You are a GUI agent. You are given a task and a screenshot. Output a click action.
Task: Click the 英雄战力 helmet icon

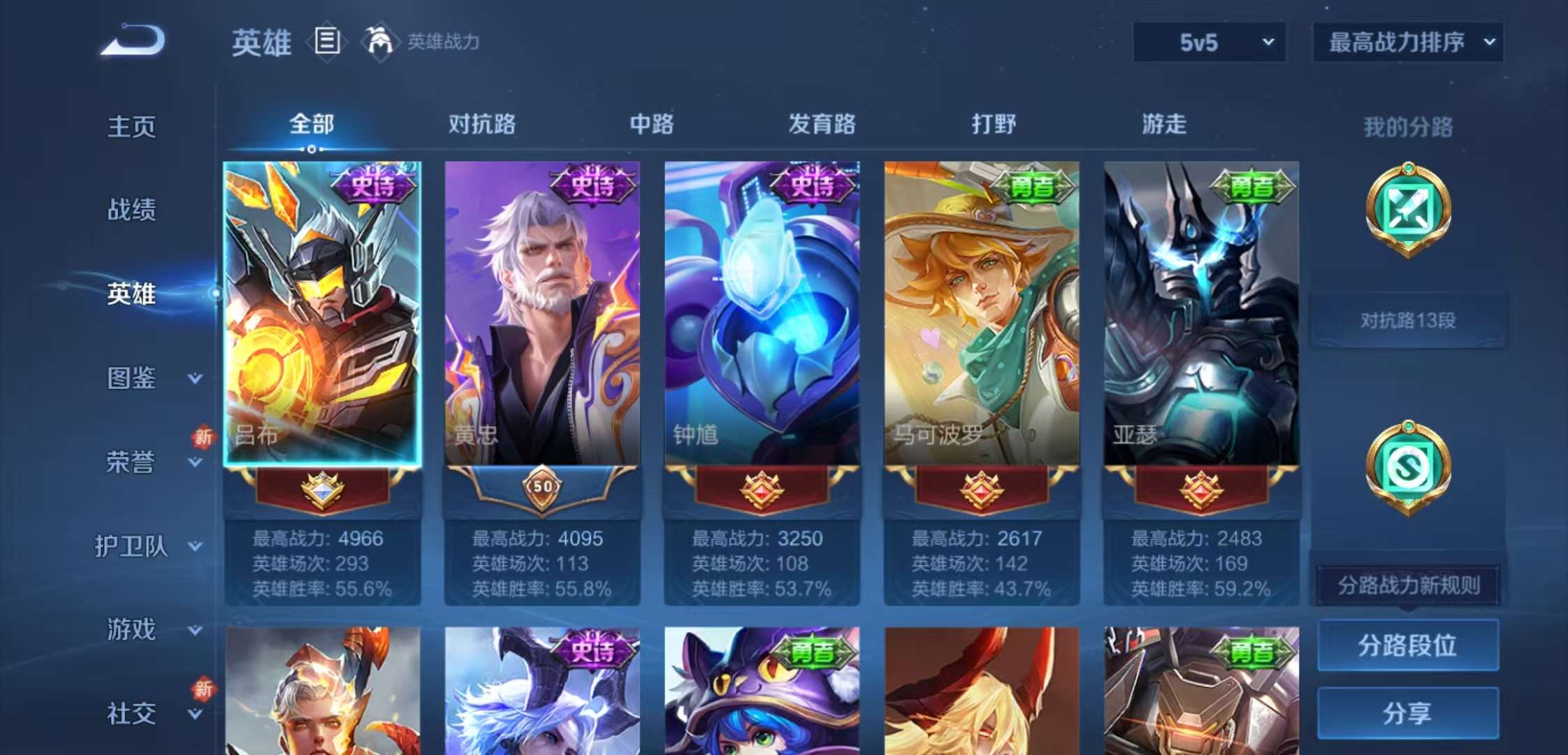point(377,41)
